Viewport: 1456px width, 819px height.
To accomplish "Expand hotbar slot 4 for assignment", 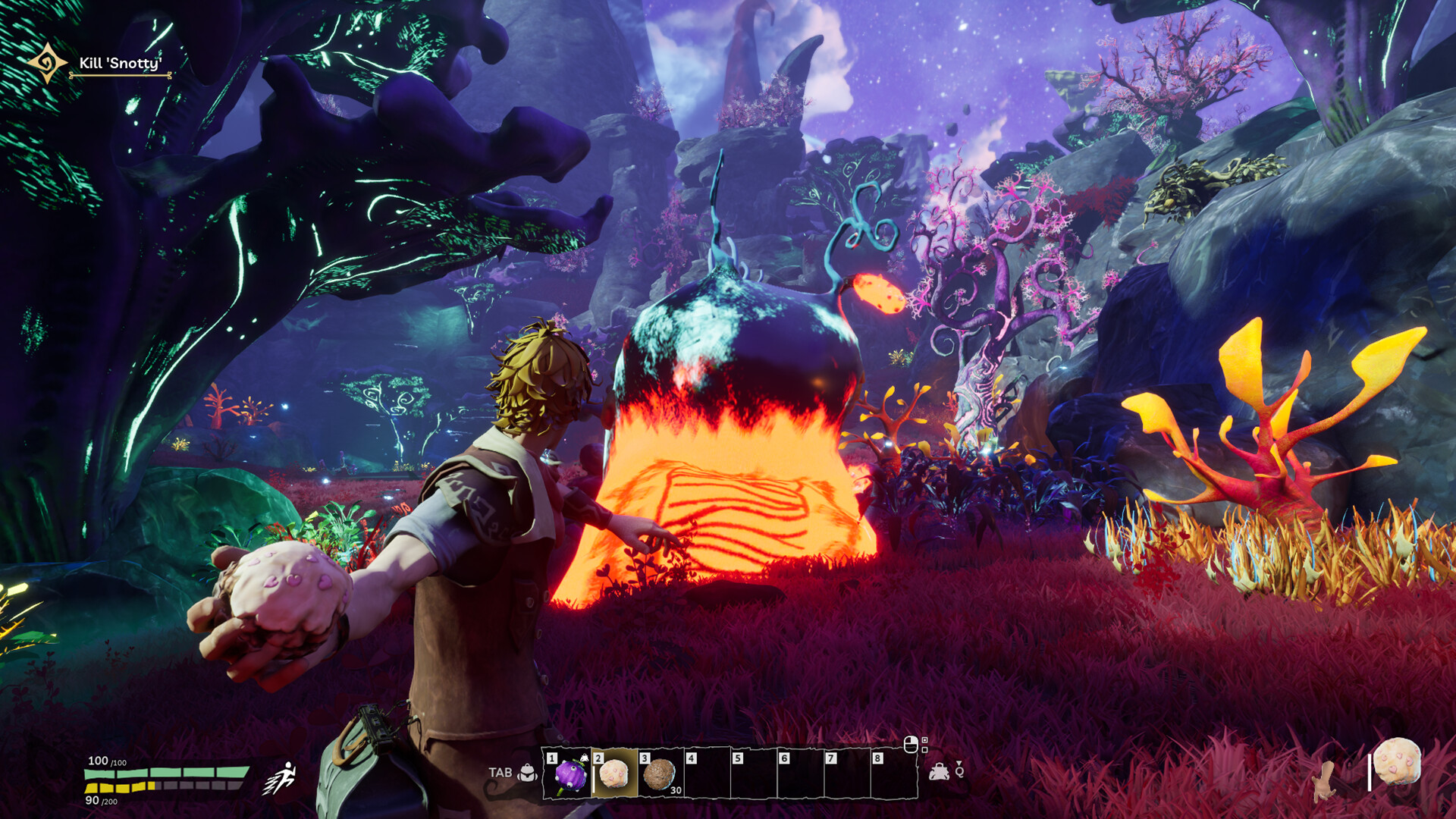I will (x=707, y=774).
